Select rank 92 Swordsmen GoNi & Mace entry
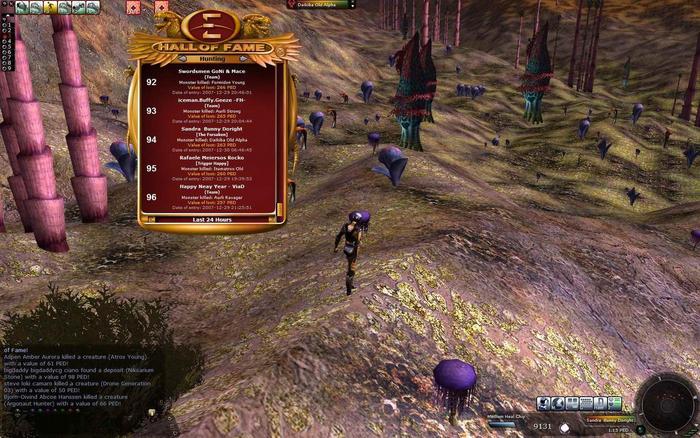This screenshot has width=700, height=438. pos(212,81)
